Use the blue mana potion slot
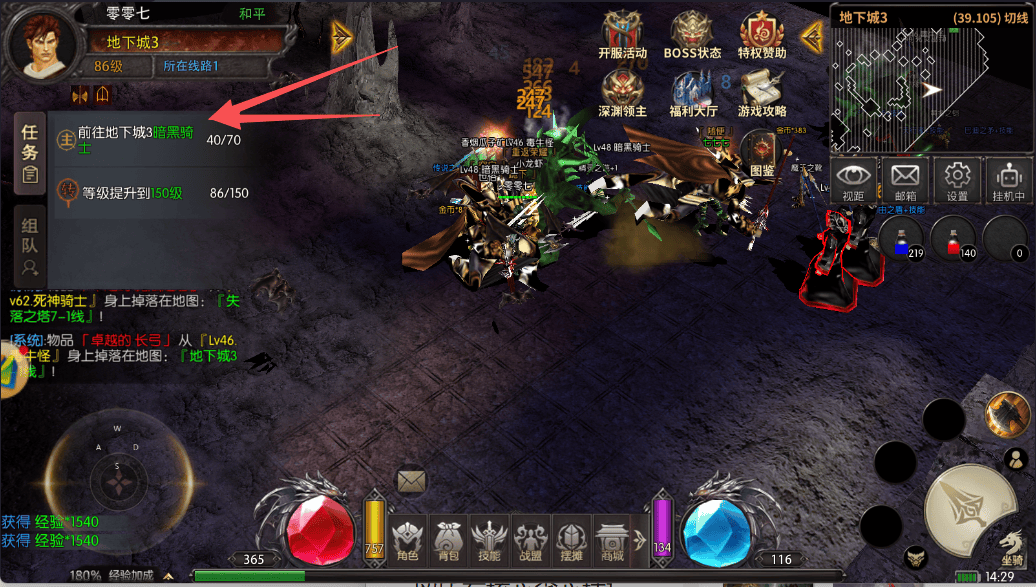The width and height of the screenshot is (1036, 587). coord(900,240)
